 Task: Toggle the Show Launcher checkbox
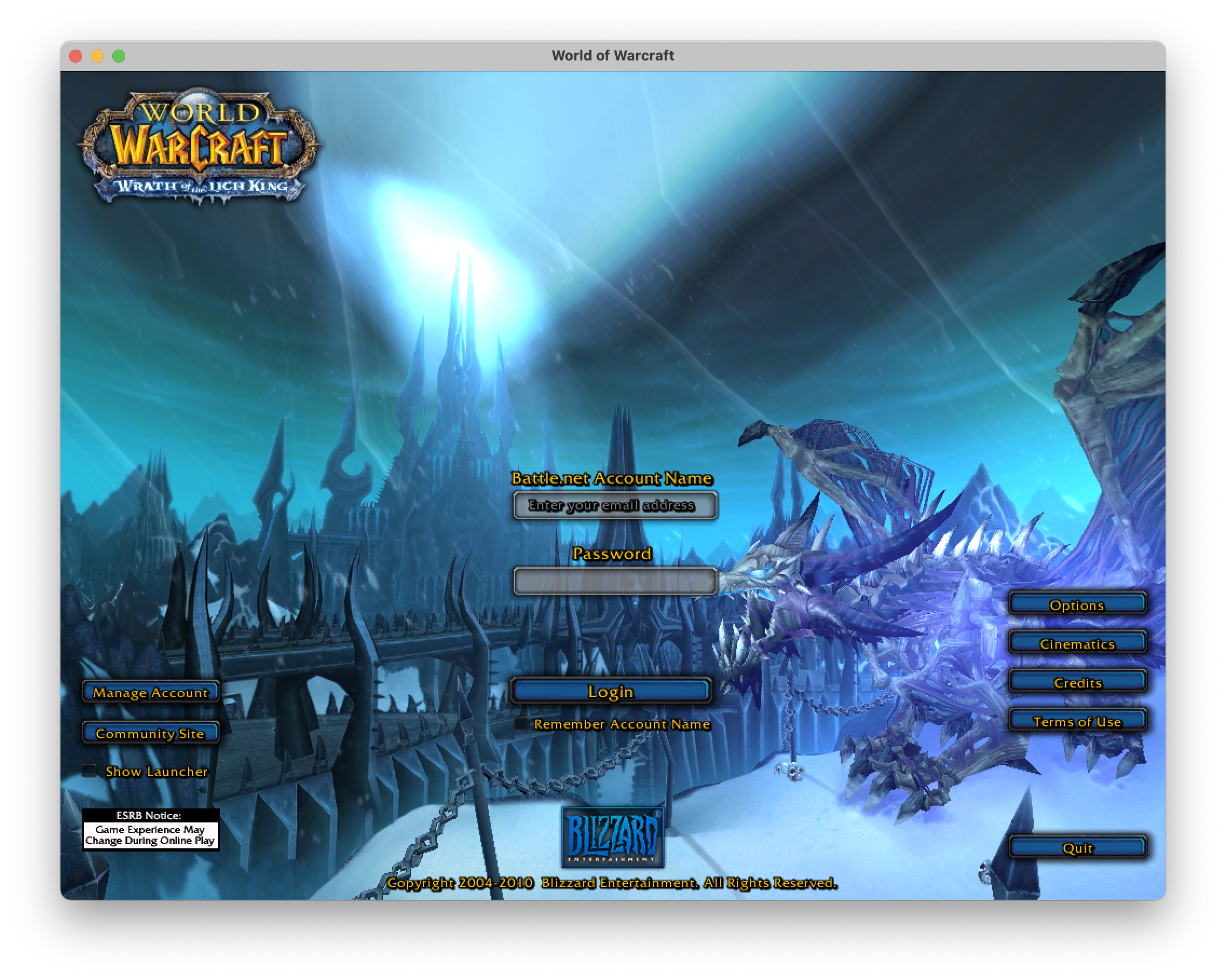click(90, 771)
